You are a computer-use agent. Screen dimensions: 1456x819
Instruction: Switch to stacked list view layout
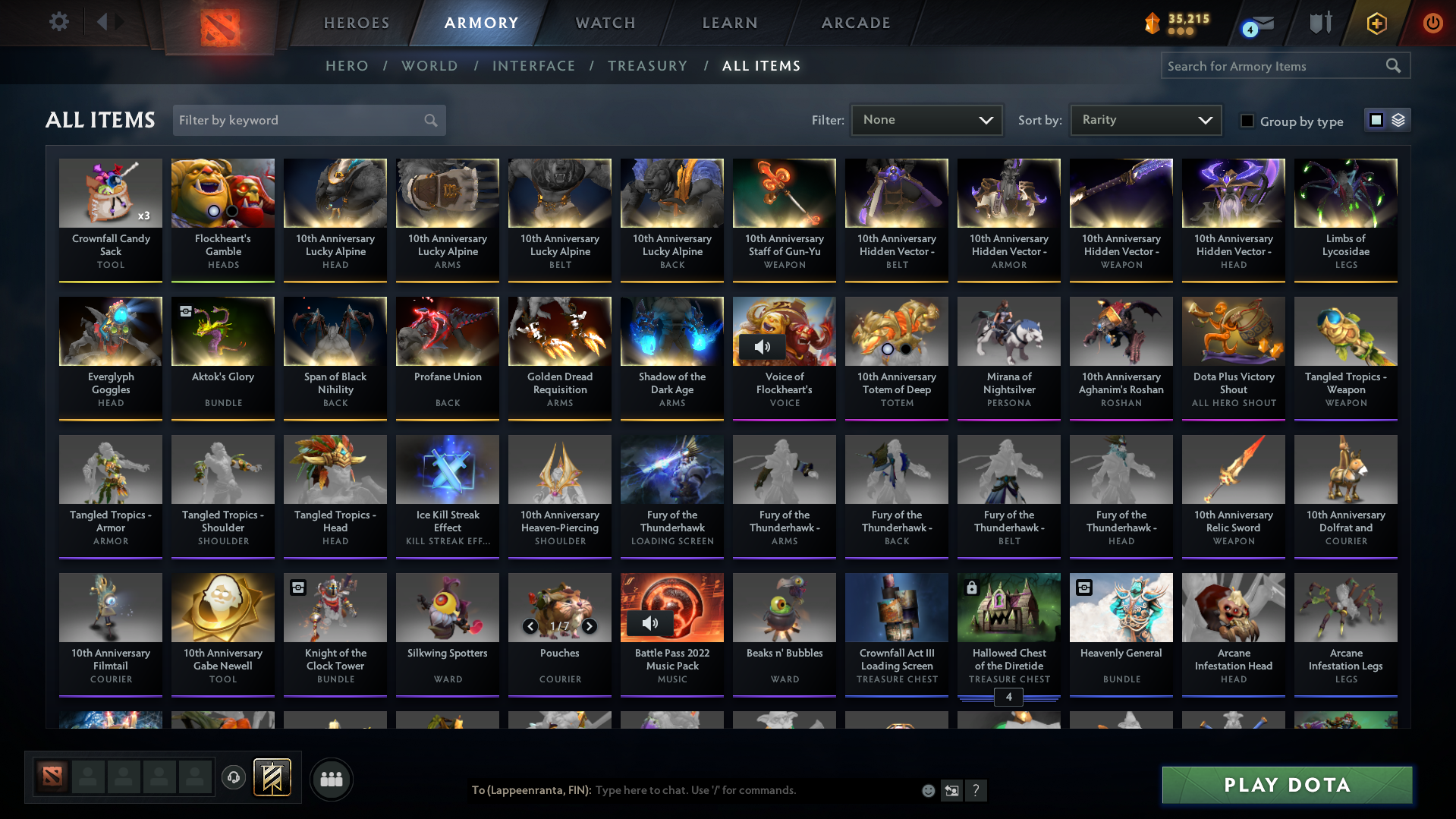pyautogui.click(x=1400, y=120)
